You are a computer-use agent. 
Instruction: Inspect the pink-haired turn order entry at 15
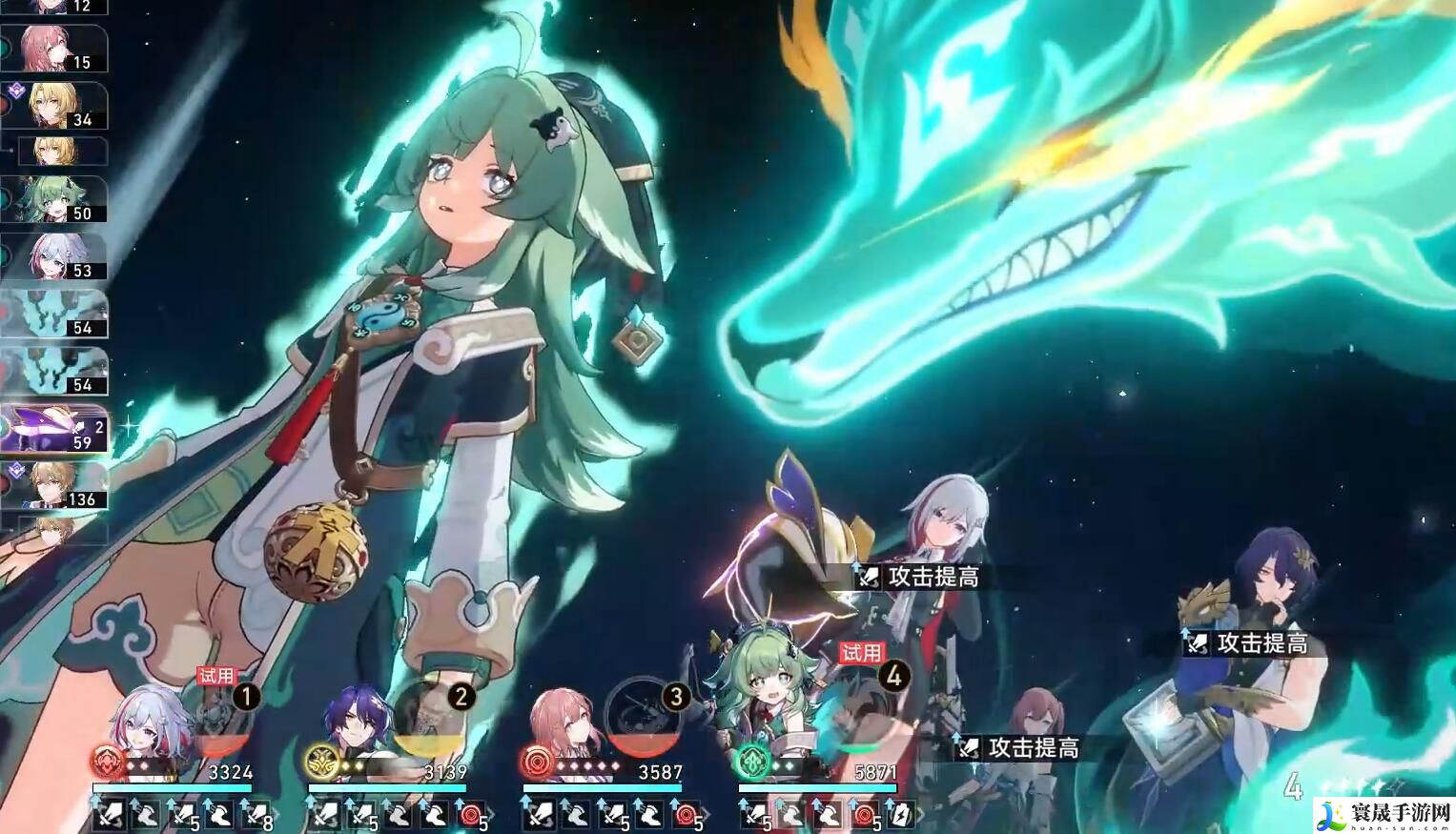55,49
